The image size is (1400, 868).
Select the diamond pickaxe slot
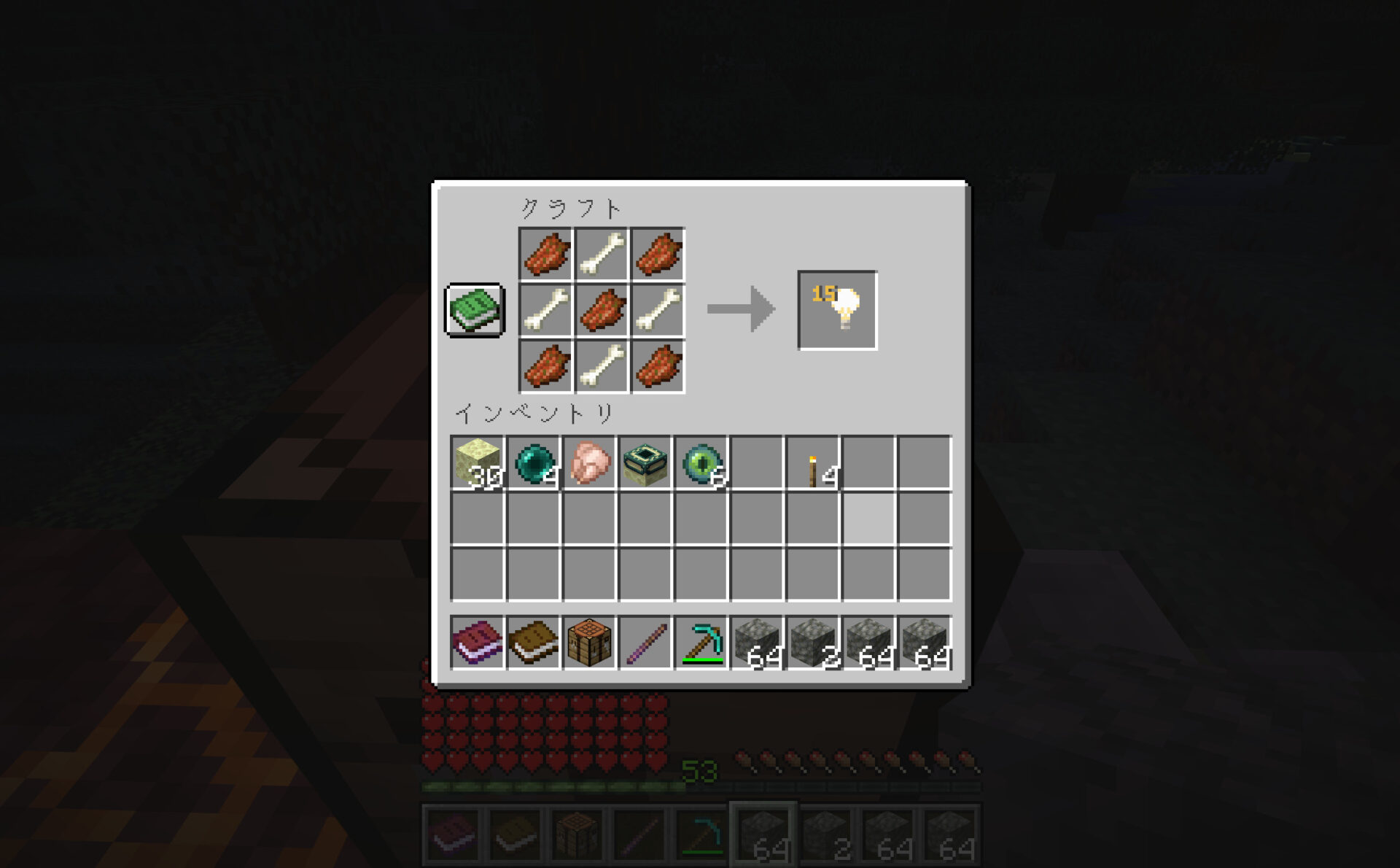click(x=701, y=643)
